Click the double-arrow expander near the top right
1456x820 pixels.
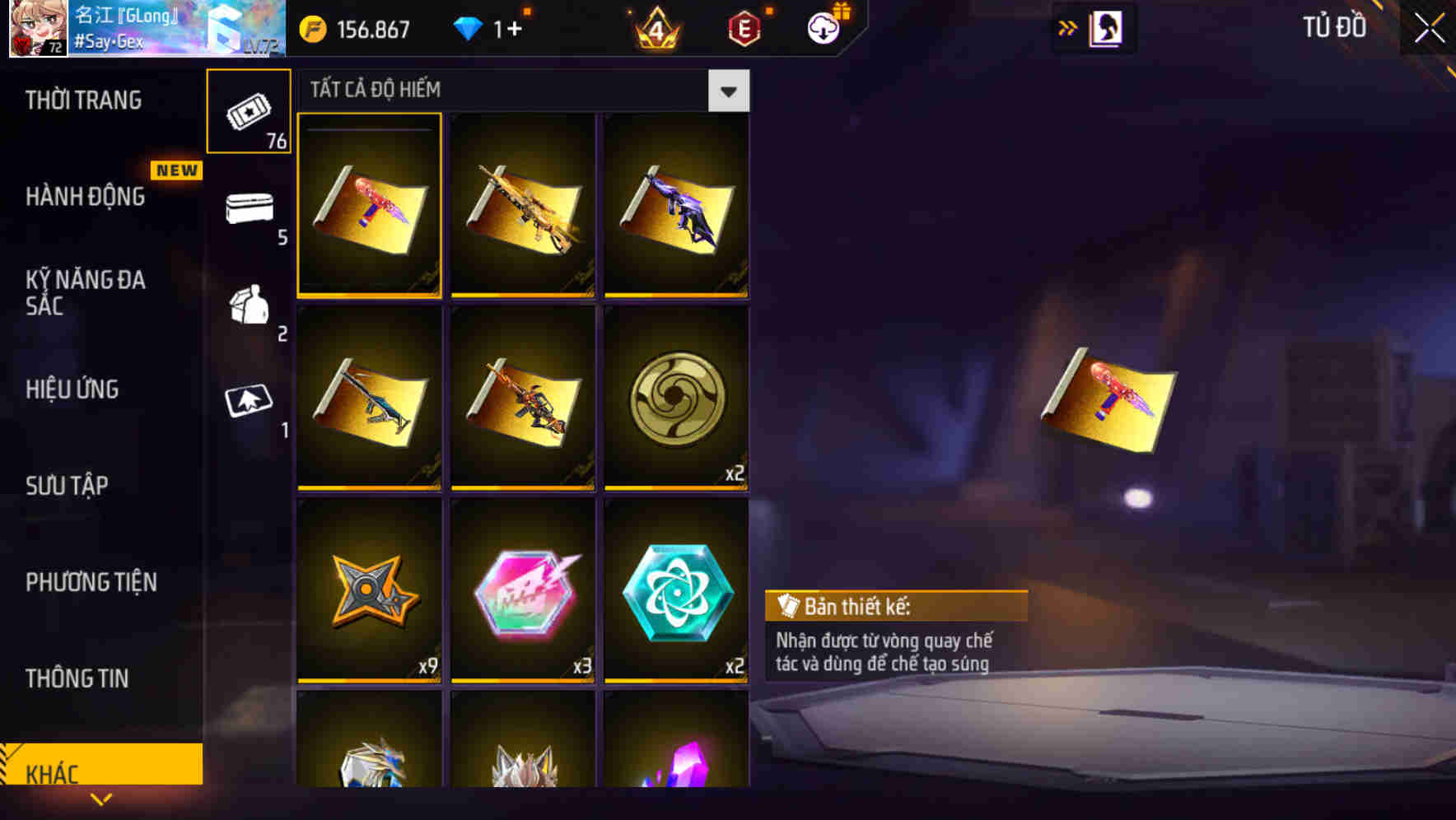click(1066, 28)
